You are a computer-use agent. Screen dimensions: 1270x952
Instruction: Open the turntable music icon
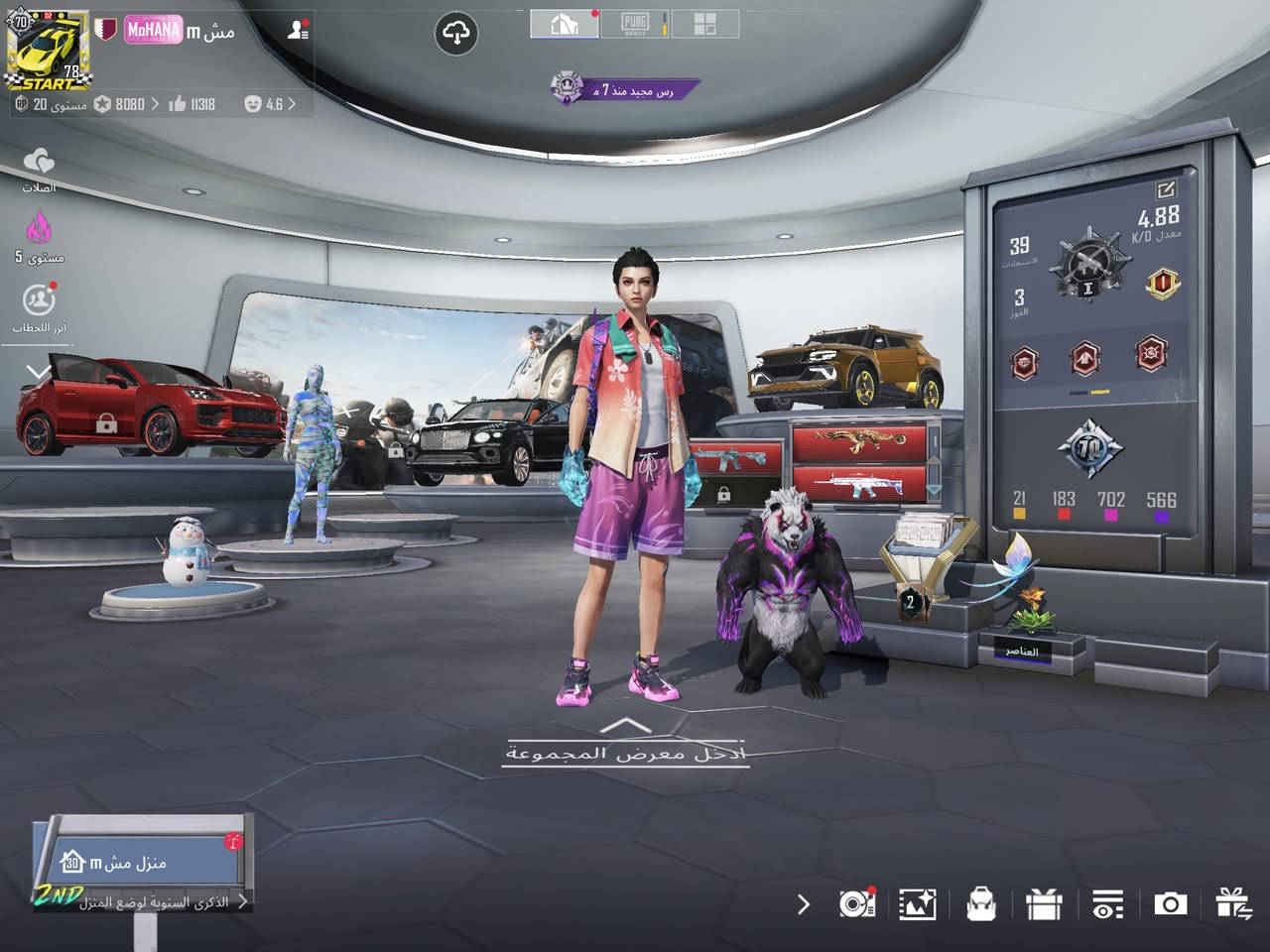[x=856, y=903]
